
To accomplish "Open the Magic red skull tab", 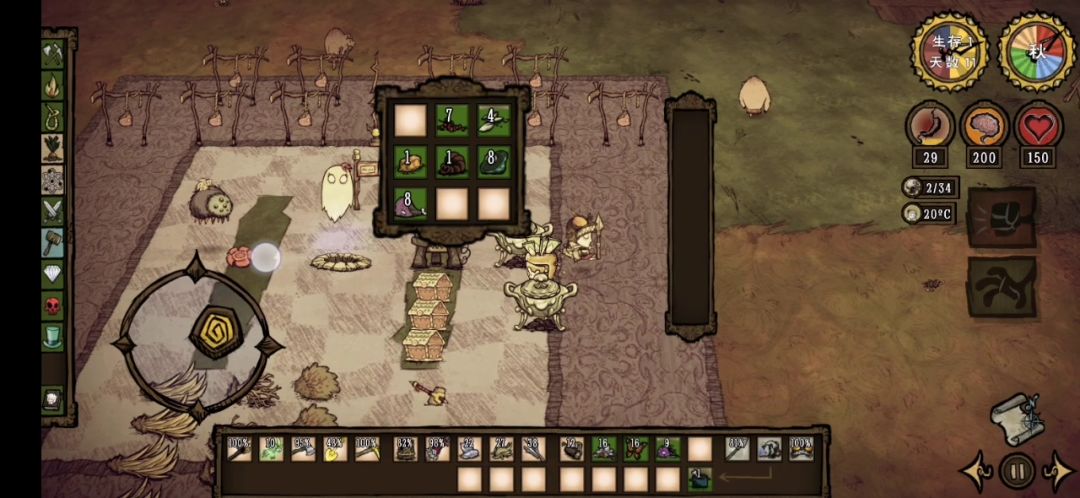I will (53, 304).
